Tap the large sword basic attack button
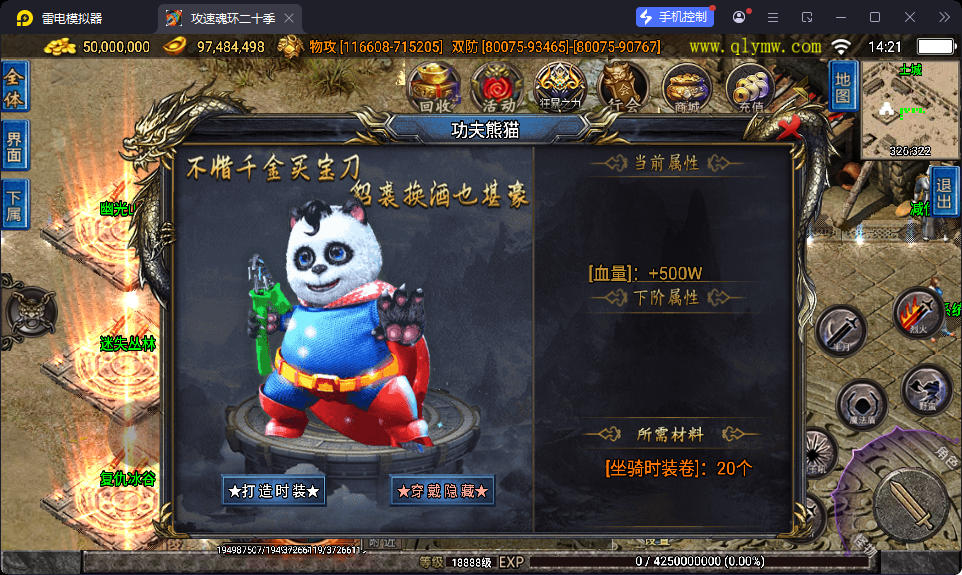Screen dimensions: 962x575 [911, 503]
